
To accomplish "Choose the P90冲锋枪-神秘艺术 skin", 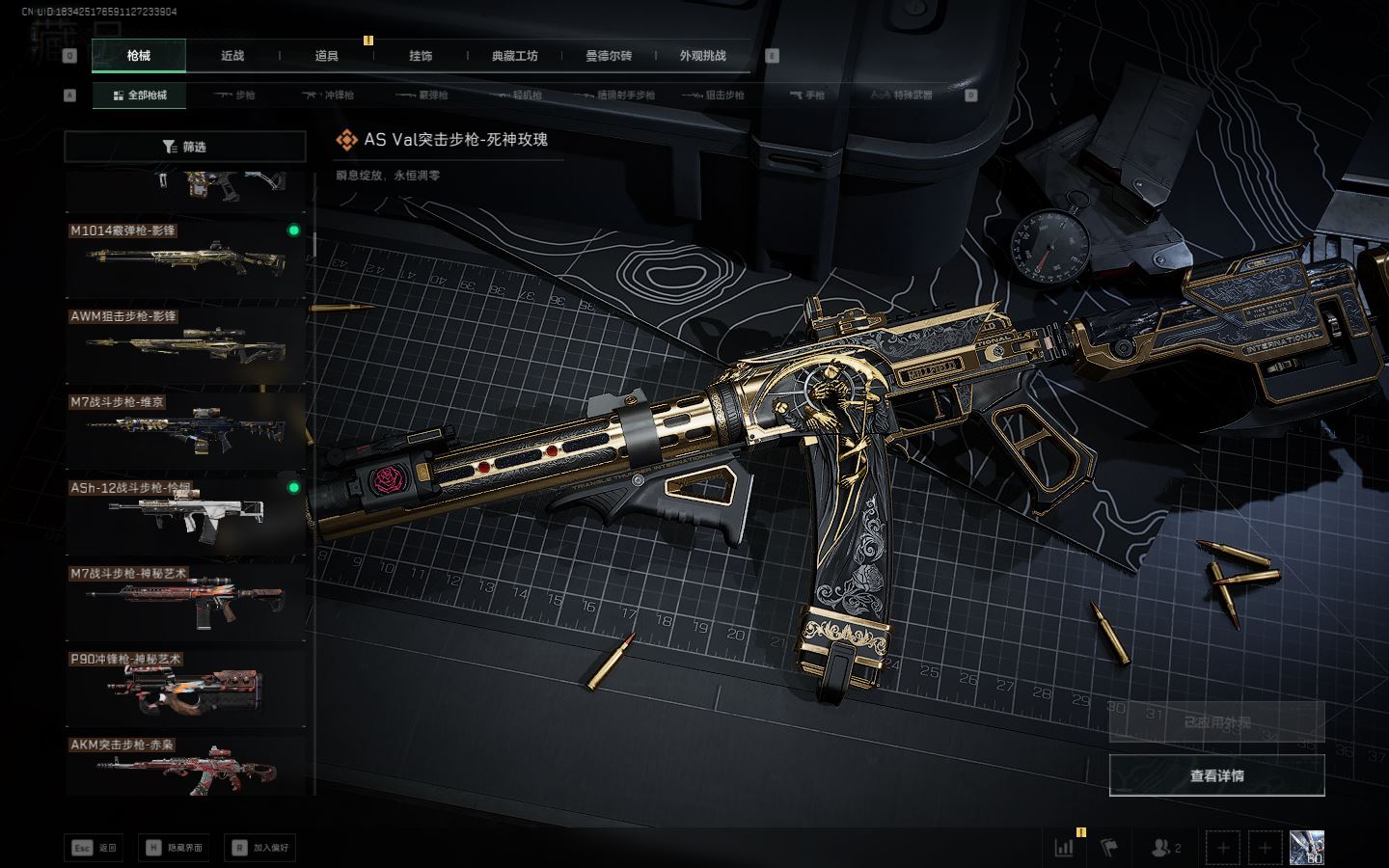I will [184, 687].
